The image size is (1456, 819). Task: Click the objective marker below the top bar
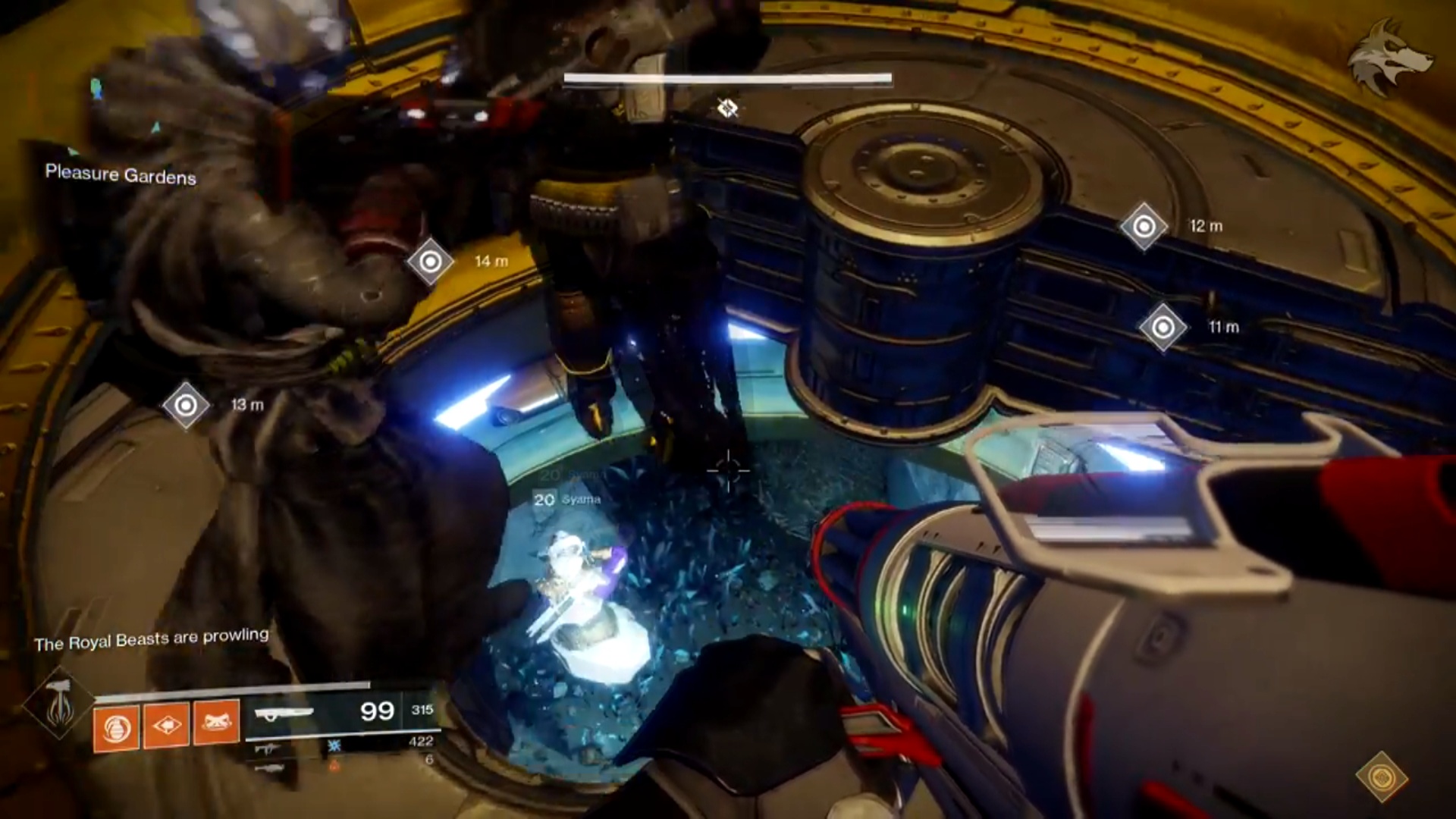point(728,108)
